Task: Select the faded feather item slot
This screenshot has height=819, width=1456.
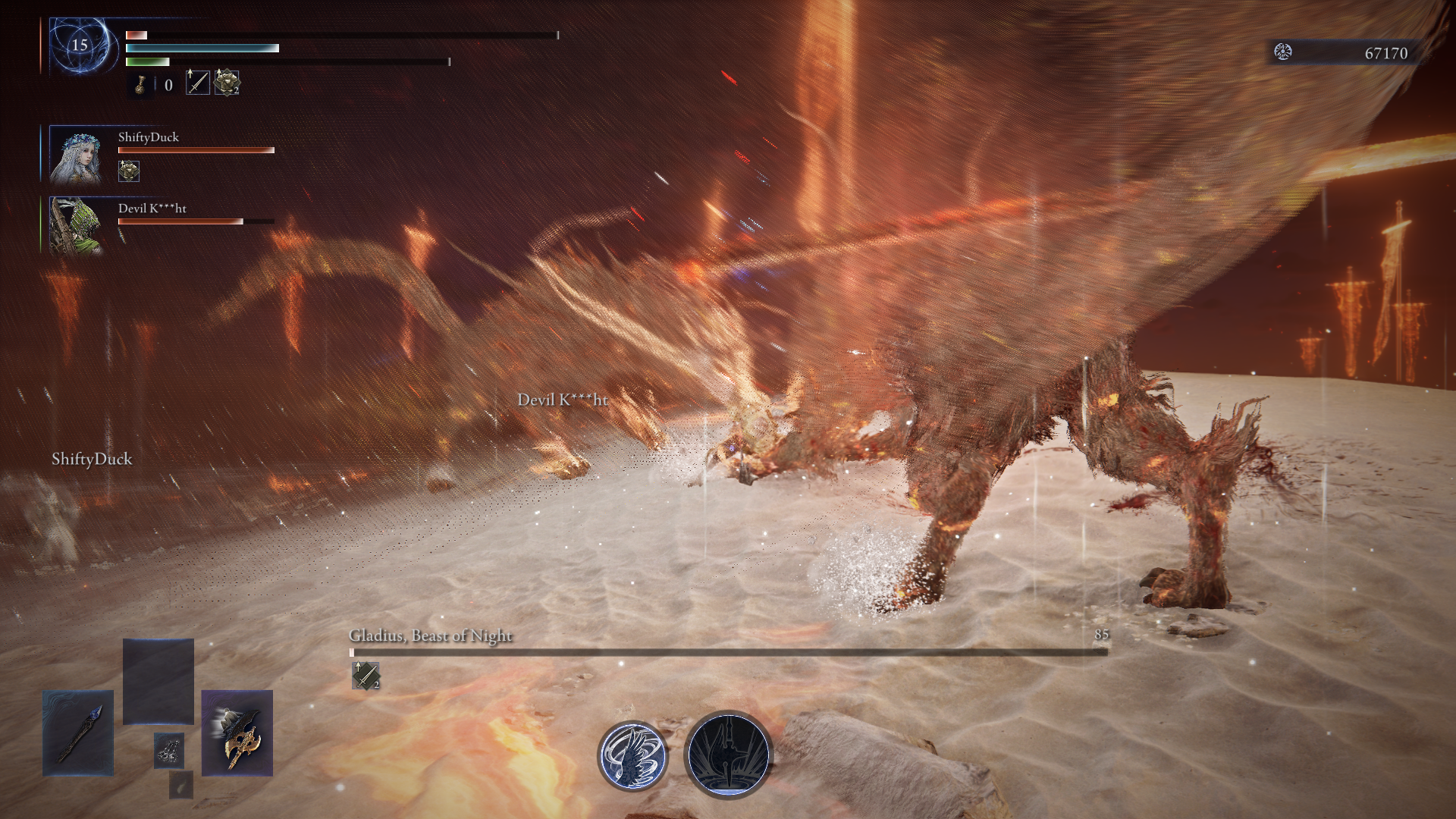Action: [x=180, y=786]
